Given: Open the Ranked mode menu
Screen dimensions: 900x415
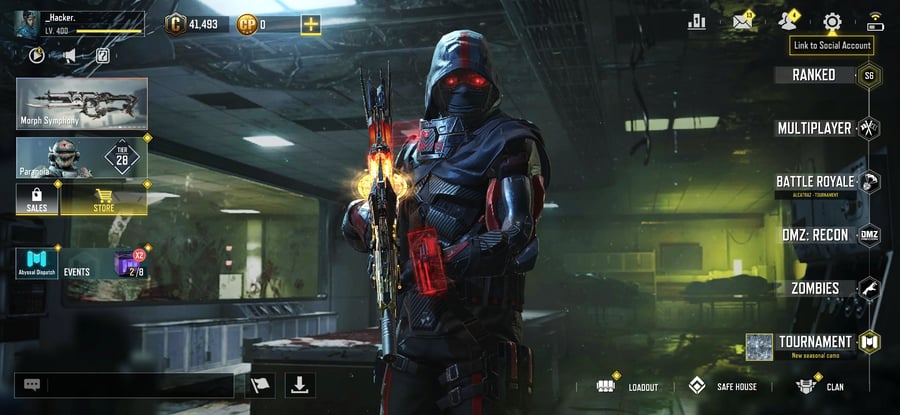Looking at the screenshot, I should click(x=815, y=75).
